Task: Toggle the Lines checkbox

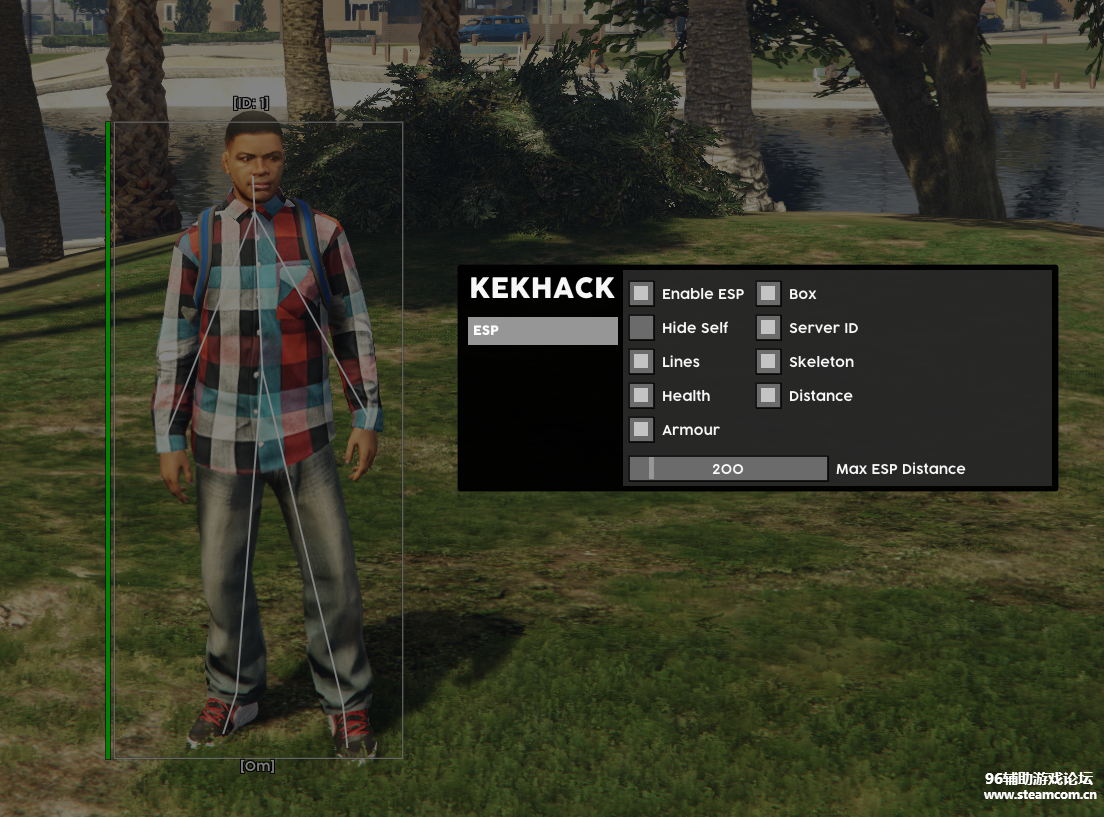Action: tap(642, 362)
